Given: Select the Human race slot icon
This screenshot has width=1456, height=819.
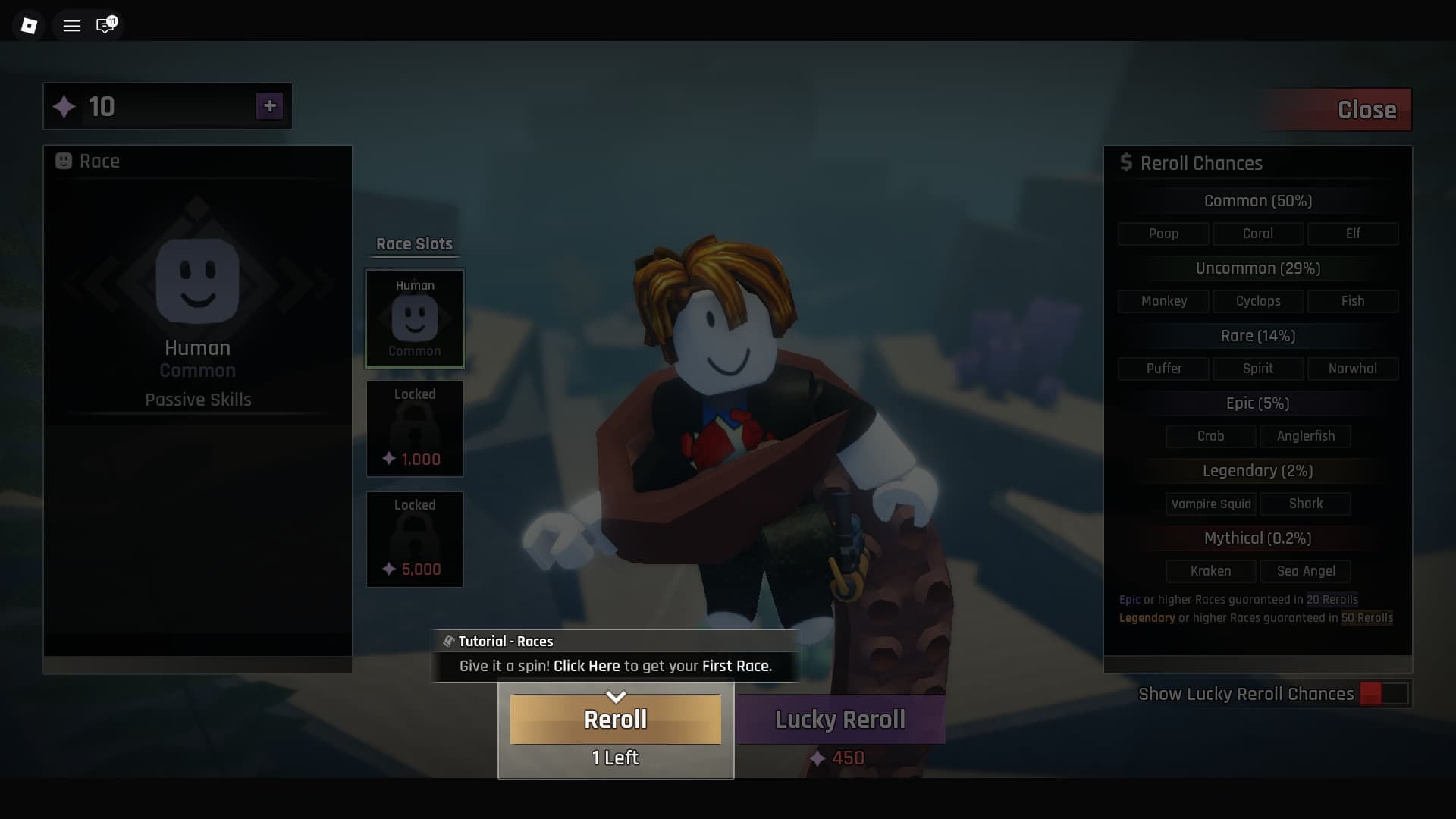Looking at the screenshot, I should click(x=414, y=318).
